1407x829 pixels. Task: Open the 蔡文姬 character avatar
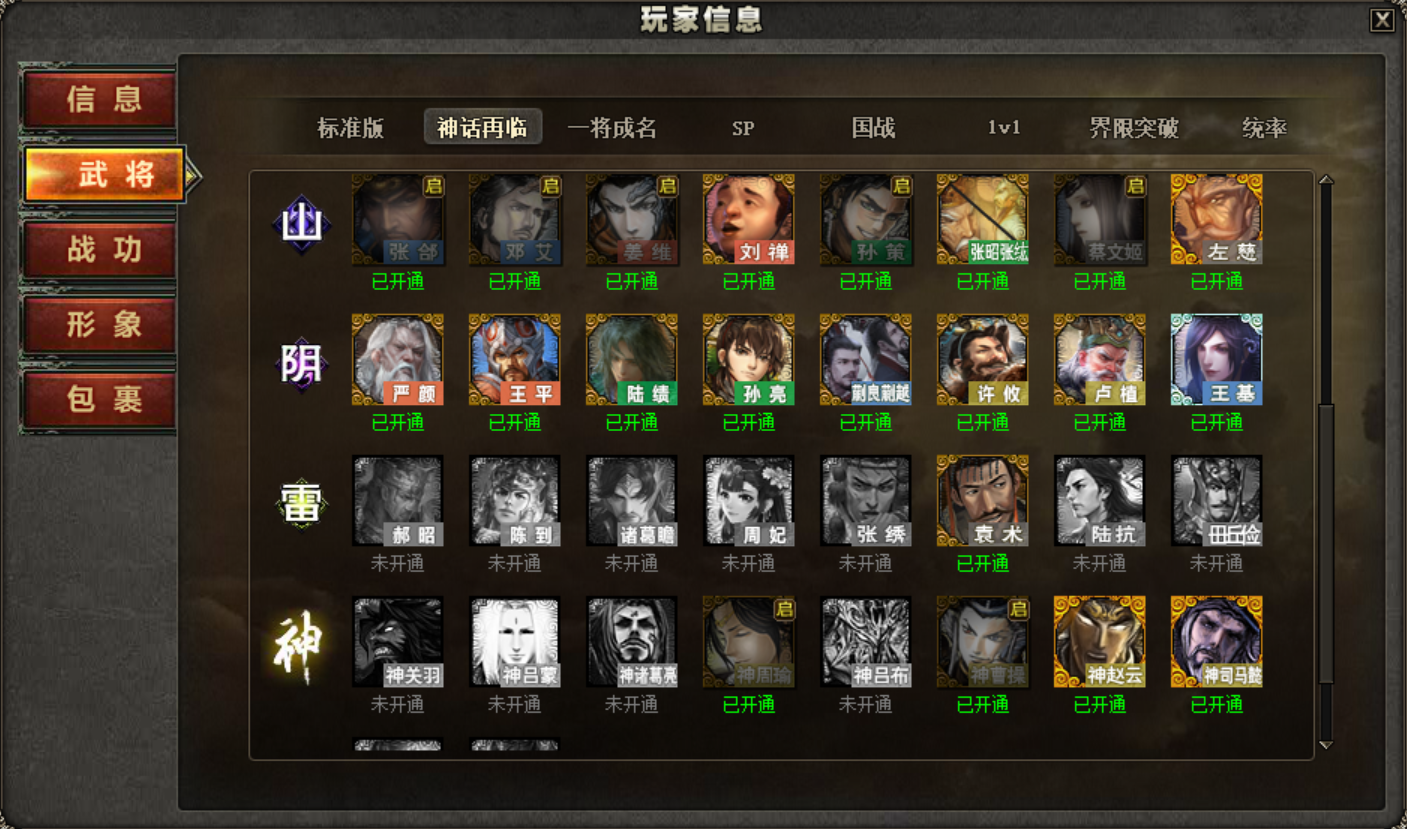tap(1099, 220)
